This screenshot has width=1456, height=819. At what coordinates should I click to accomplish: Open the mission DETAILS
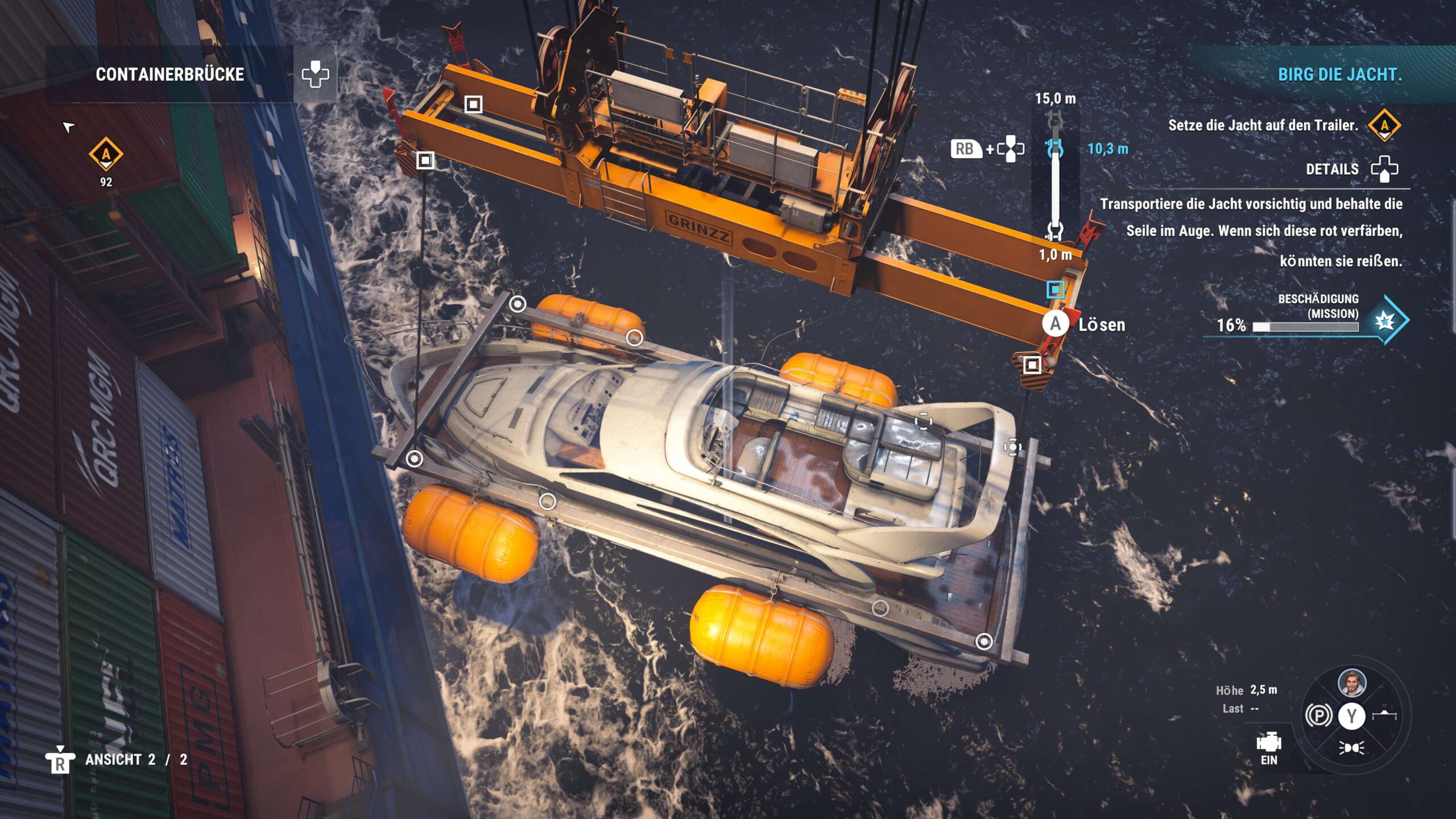1332,169
